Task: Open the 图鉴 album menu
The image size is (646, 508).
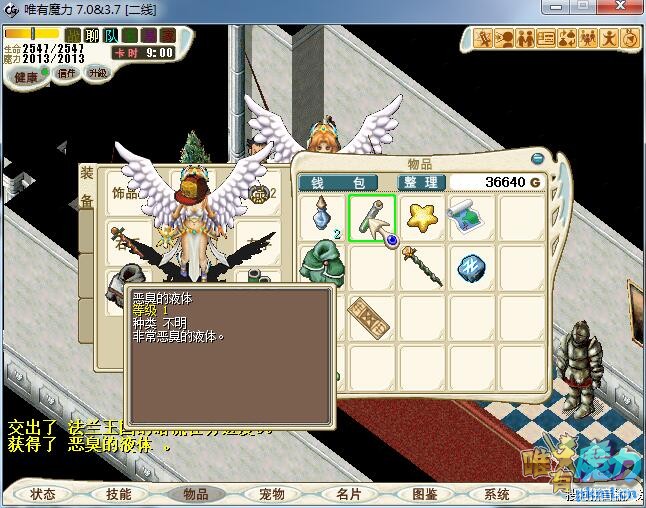Action: point(424,494)
